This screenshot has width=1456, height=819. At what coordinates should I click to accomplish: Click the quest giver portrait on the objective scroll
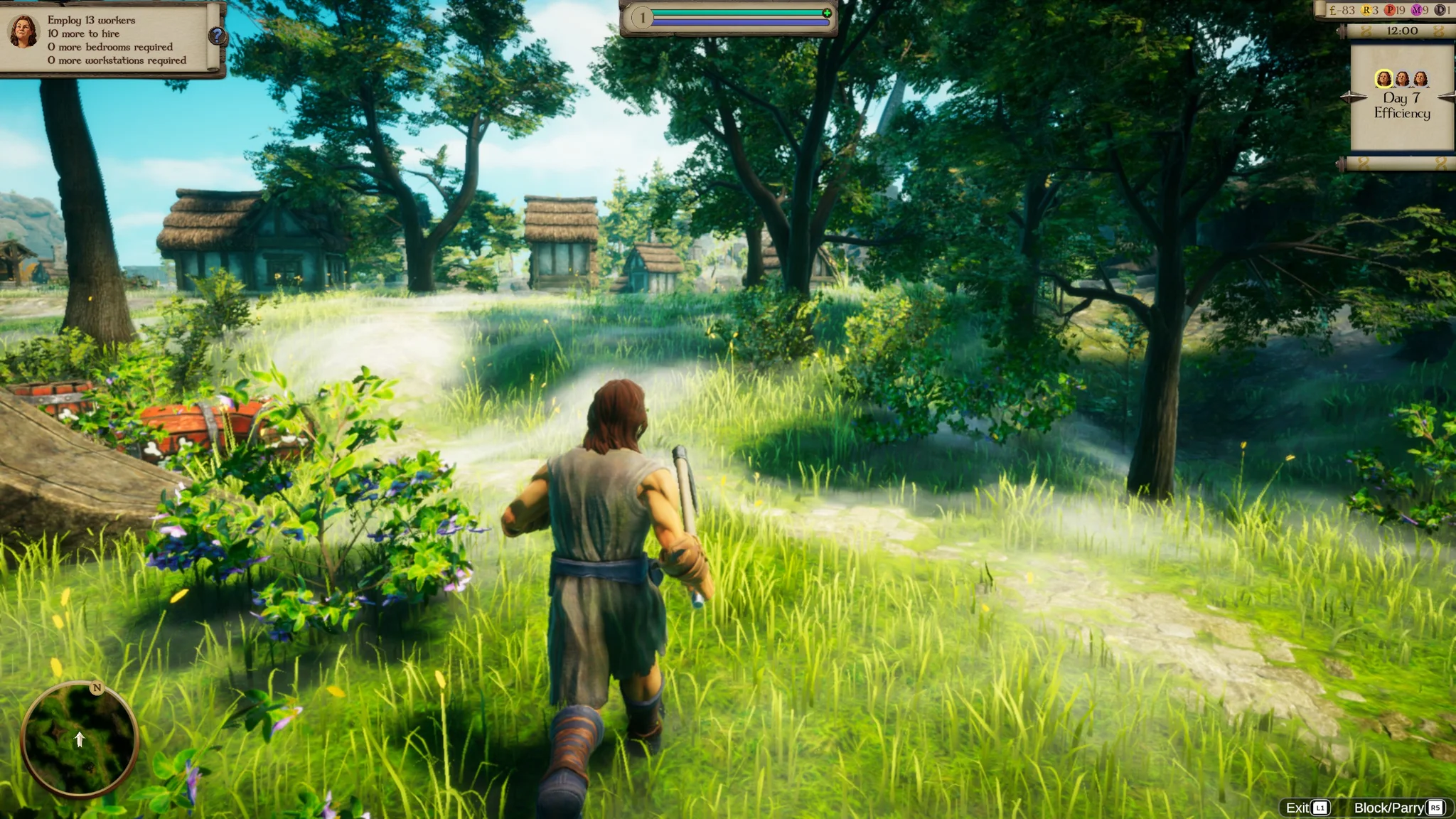coord(23,32)
